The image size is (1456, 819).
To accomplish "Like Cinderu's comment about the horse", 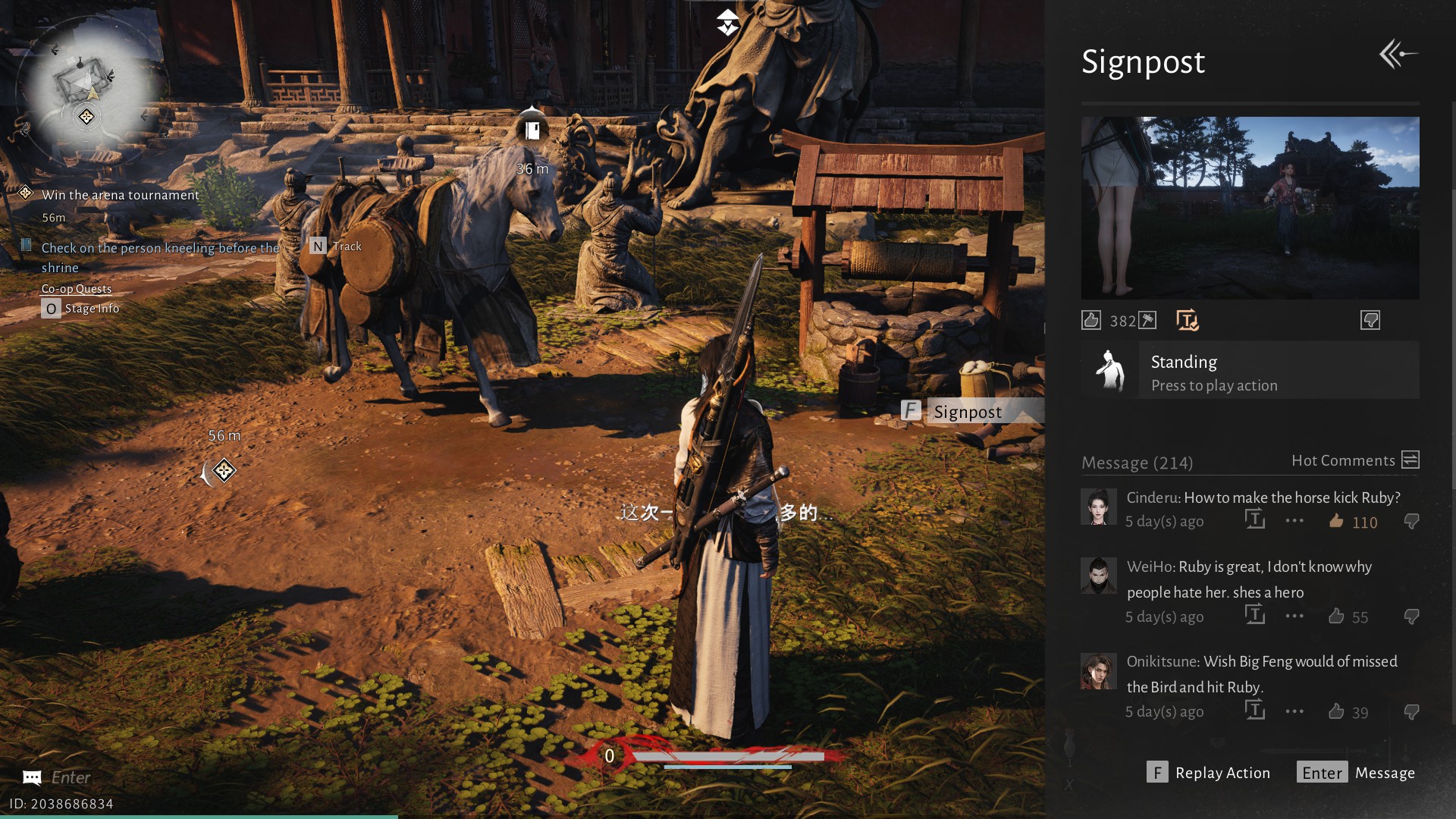I will point(1336,521).
